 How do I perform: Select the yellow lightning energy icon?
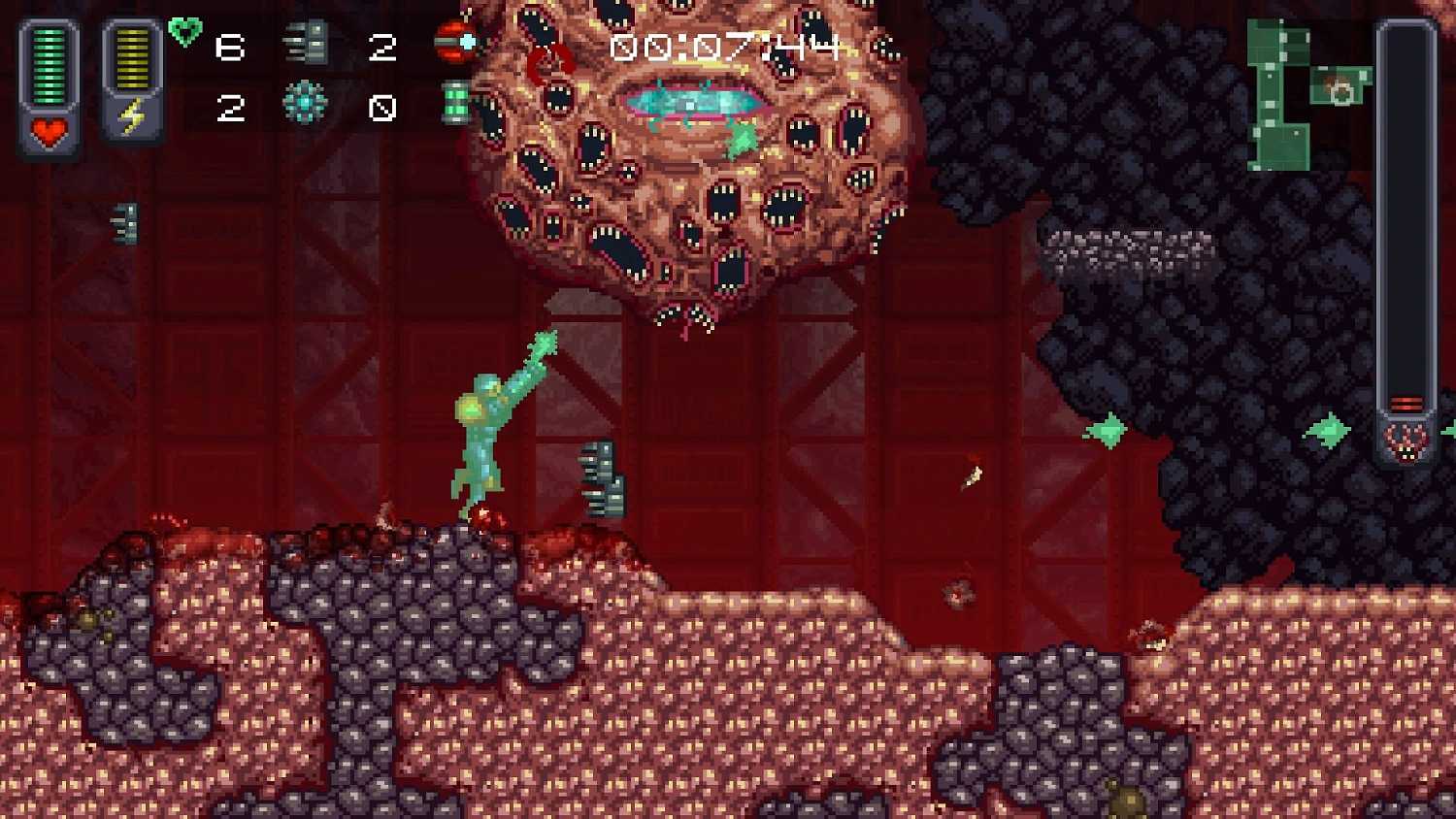coord(134,116)
